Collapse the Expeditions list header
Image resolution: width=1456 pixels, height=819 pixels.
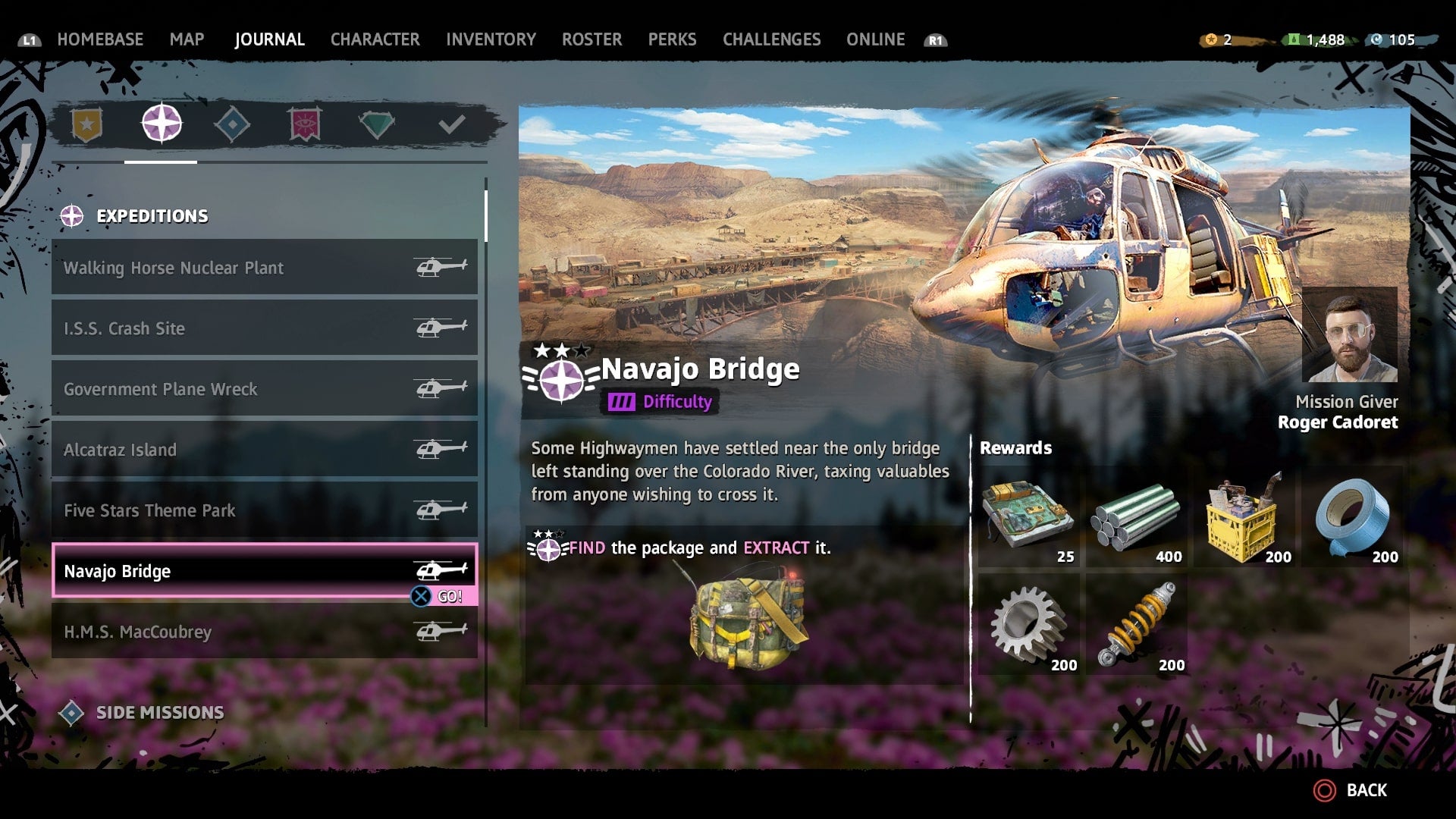coord(152,215)
